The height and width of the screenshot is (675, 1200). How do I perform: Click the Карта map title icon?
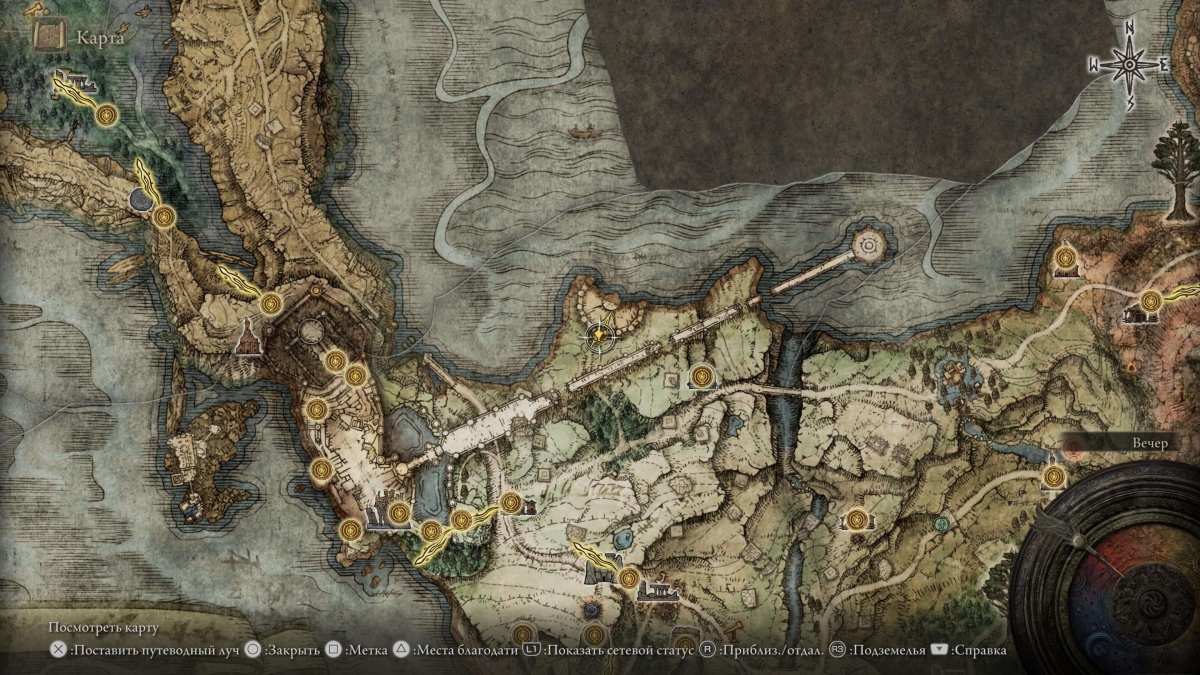[x=47, y=36]
